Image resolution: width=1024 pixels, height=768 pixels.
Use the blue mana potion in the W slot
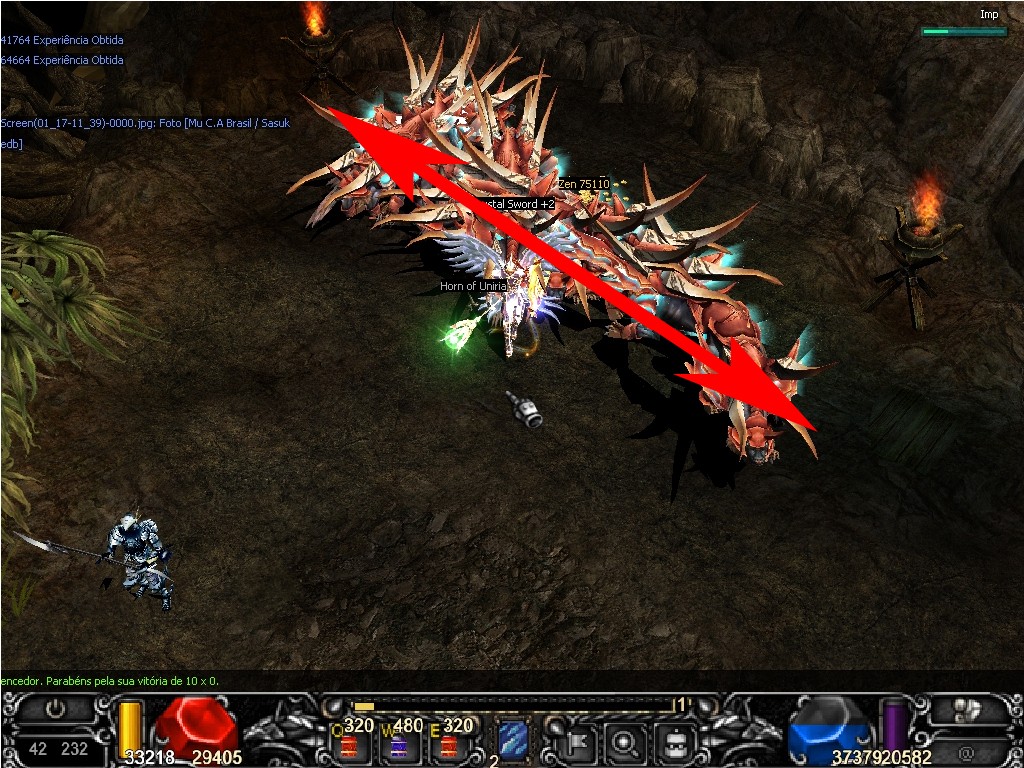point(398,743)
